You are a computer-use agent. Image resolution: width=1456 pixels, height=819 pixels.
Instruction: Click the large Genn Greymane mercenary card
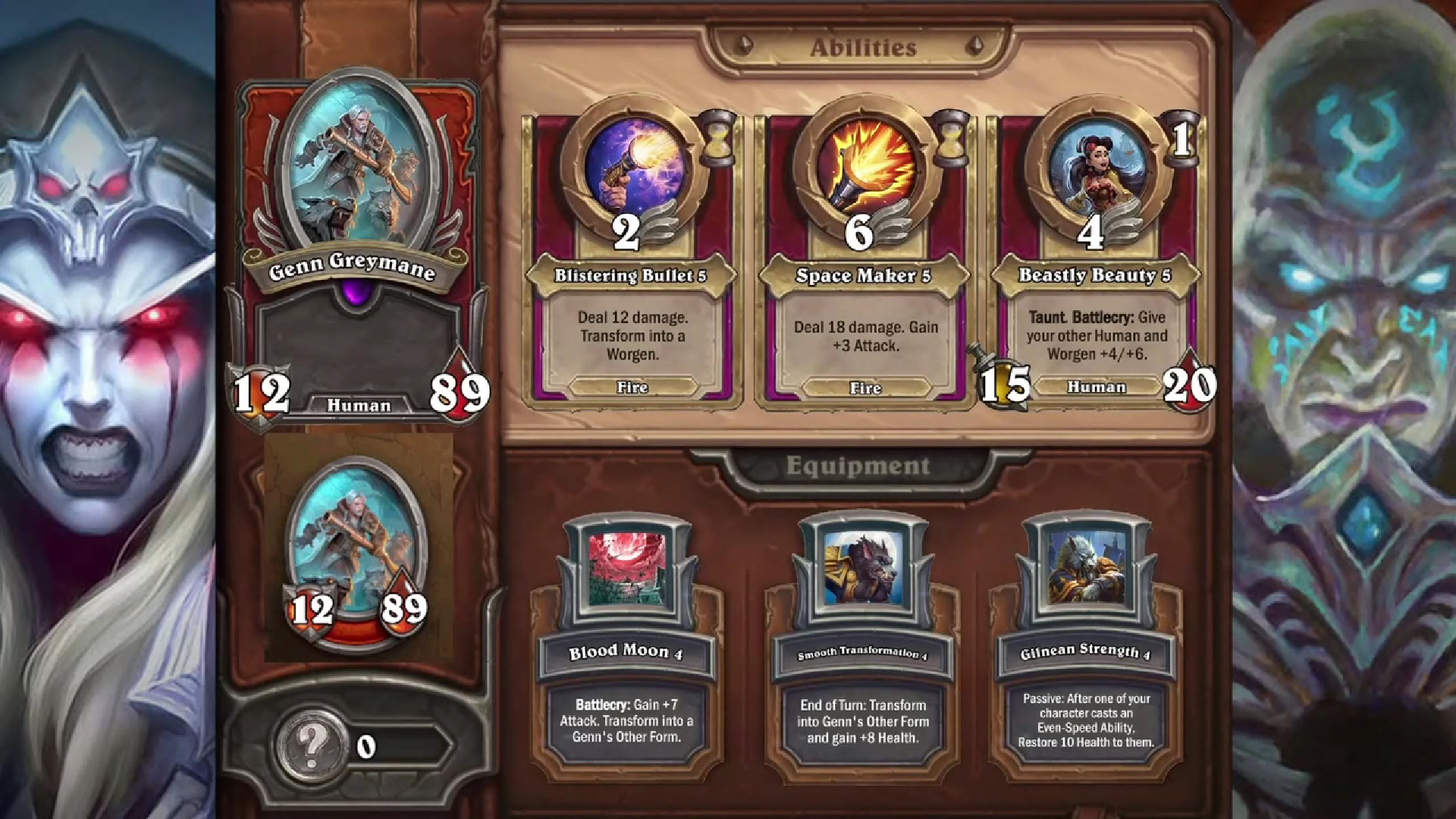click(358, 250)
